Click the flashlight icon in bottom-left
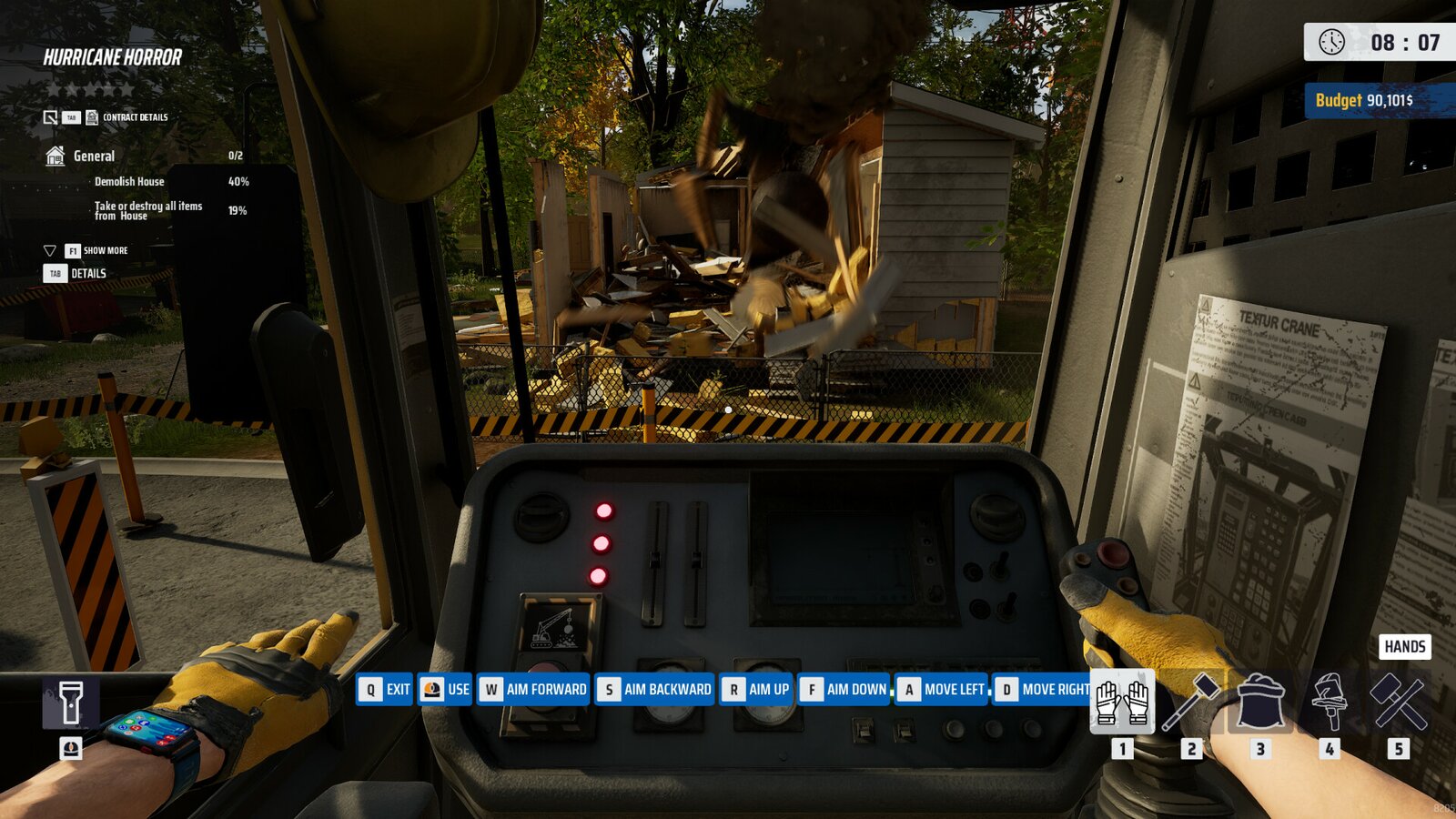 (x=72, y=702)
